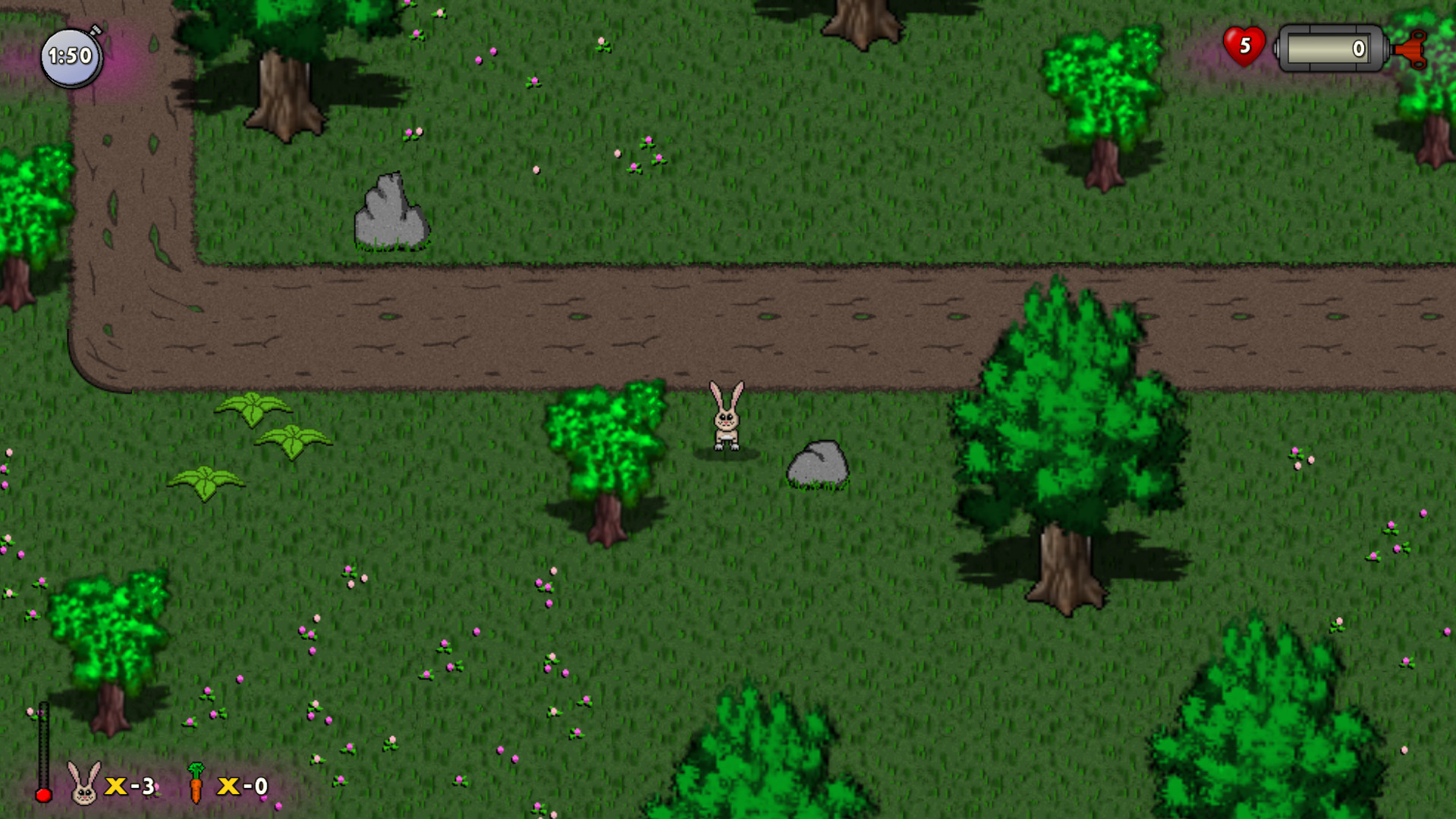Select the tree stump at top of screen
The image size is (1456, 819).
click(x=282, y=91)
